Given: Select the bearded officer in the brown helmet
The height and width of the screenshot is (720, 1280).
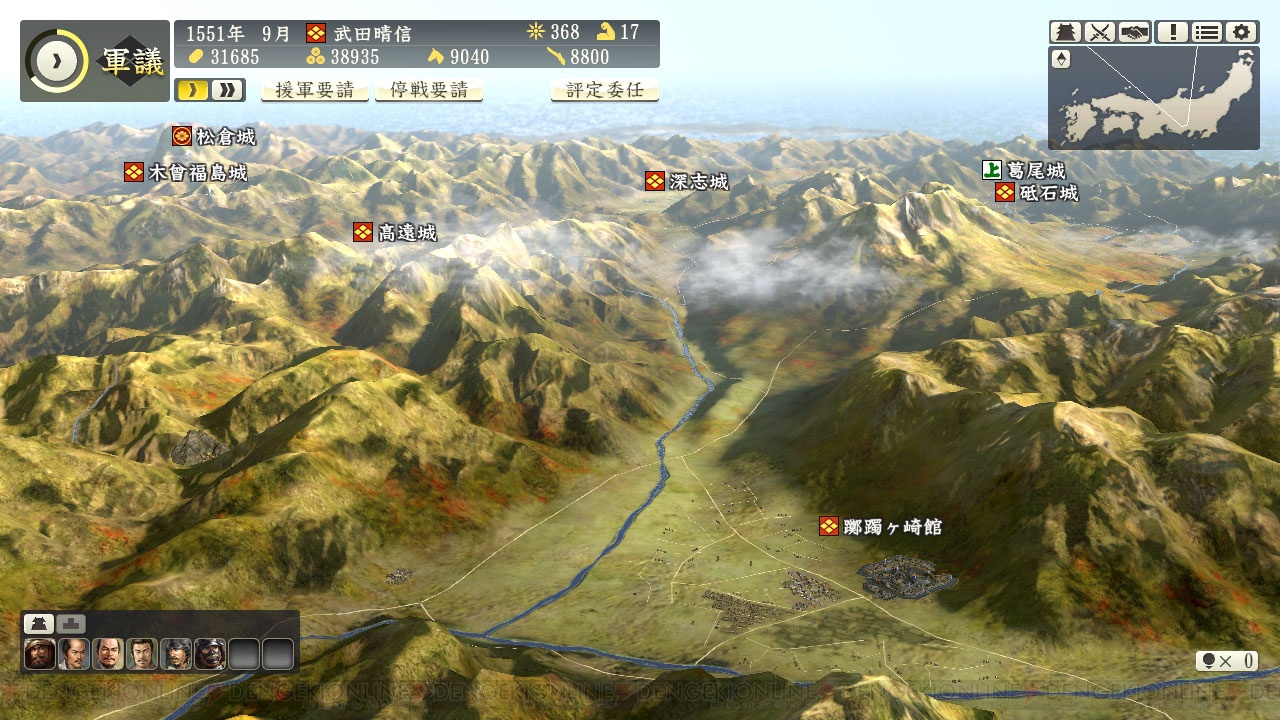Looking at the screenshot, I should [x=40, y=654].
